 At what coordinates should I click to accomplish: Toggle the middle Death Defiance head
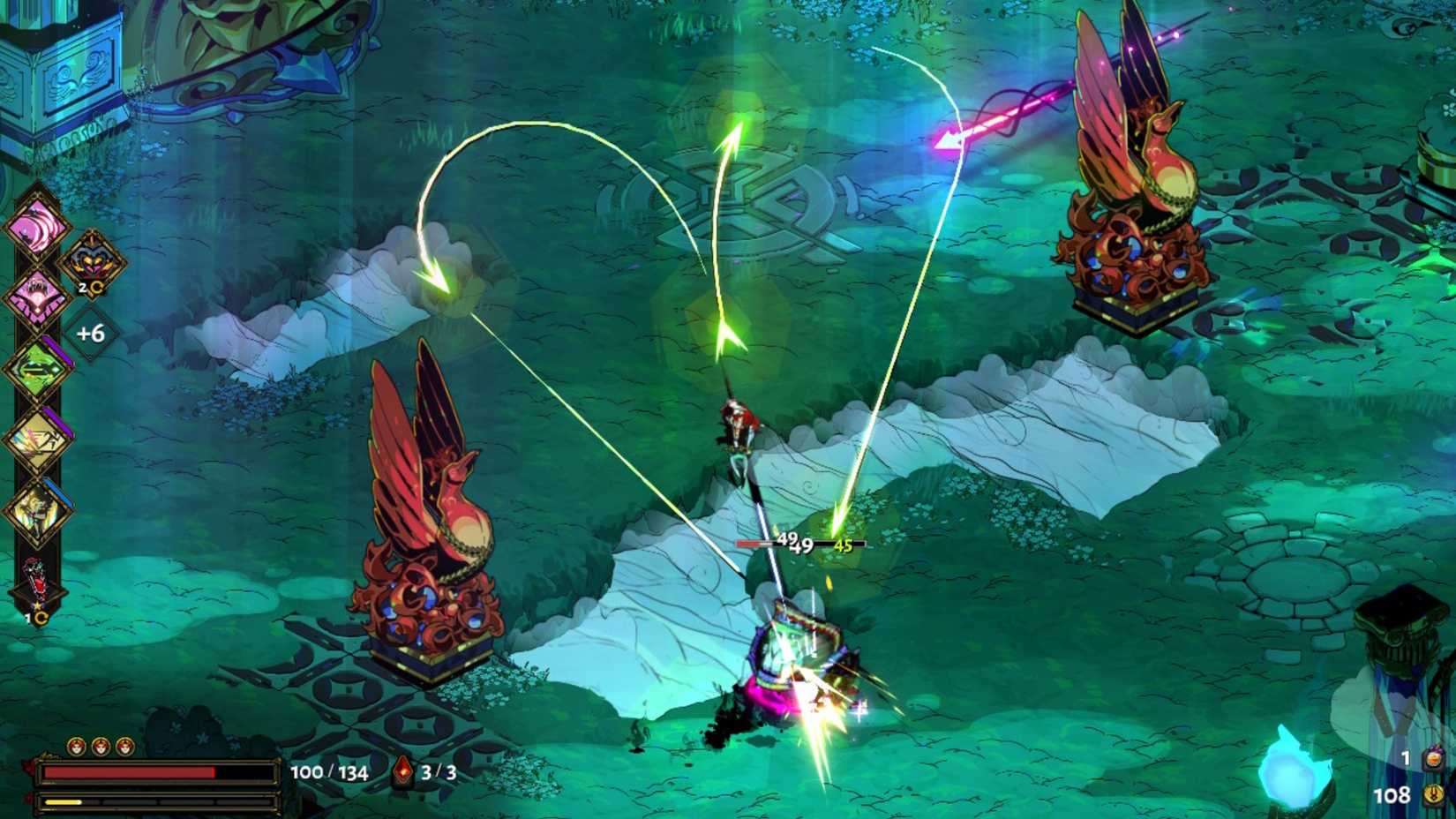tap(101, 745)
